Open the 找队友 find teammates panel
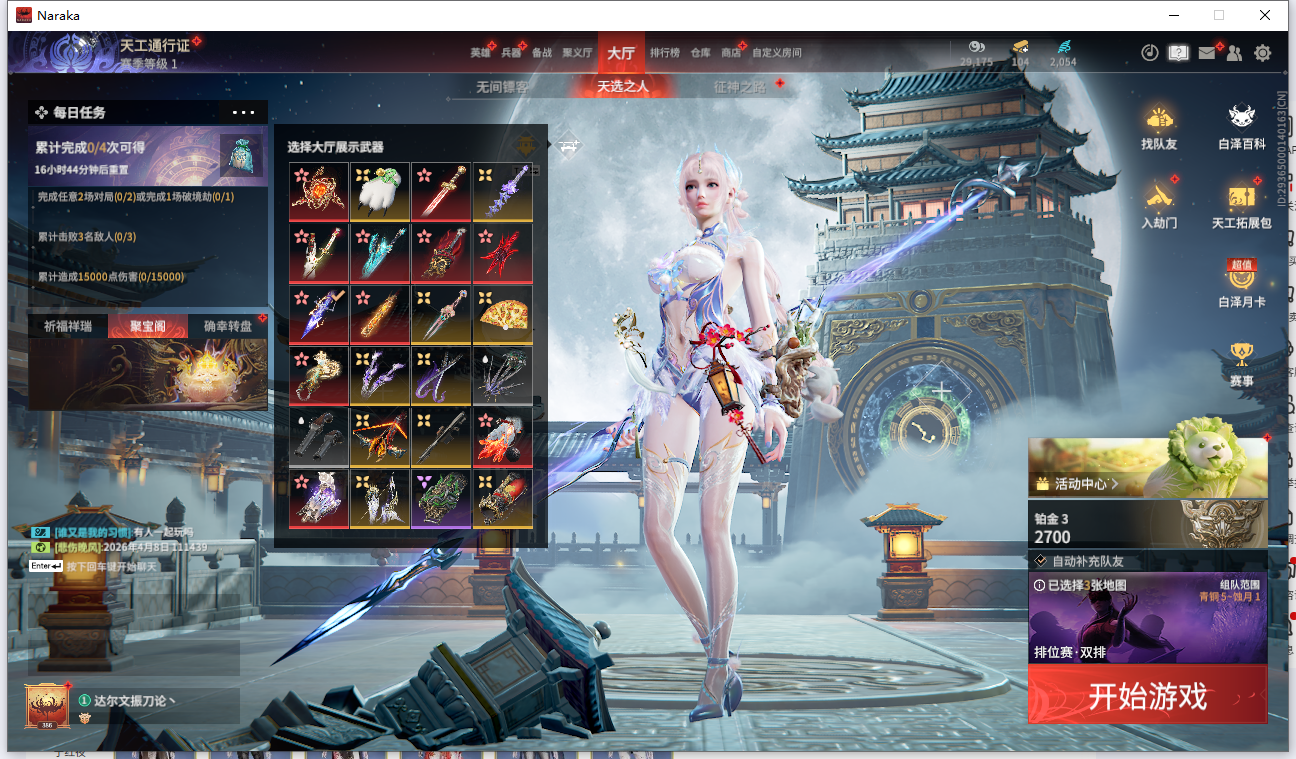This screenshot has width=1296, height=759. [1159, 128]
